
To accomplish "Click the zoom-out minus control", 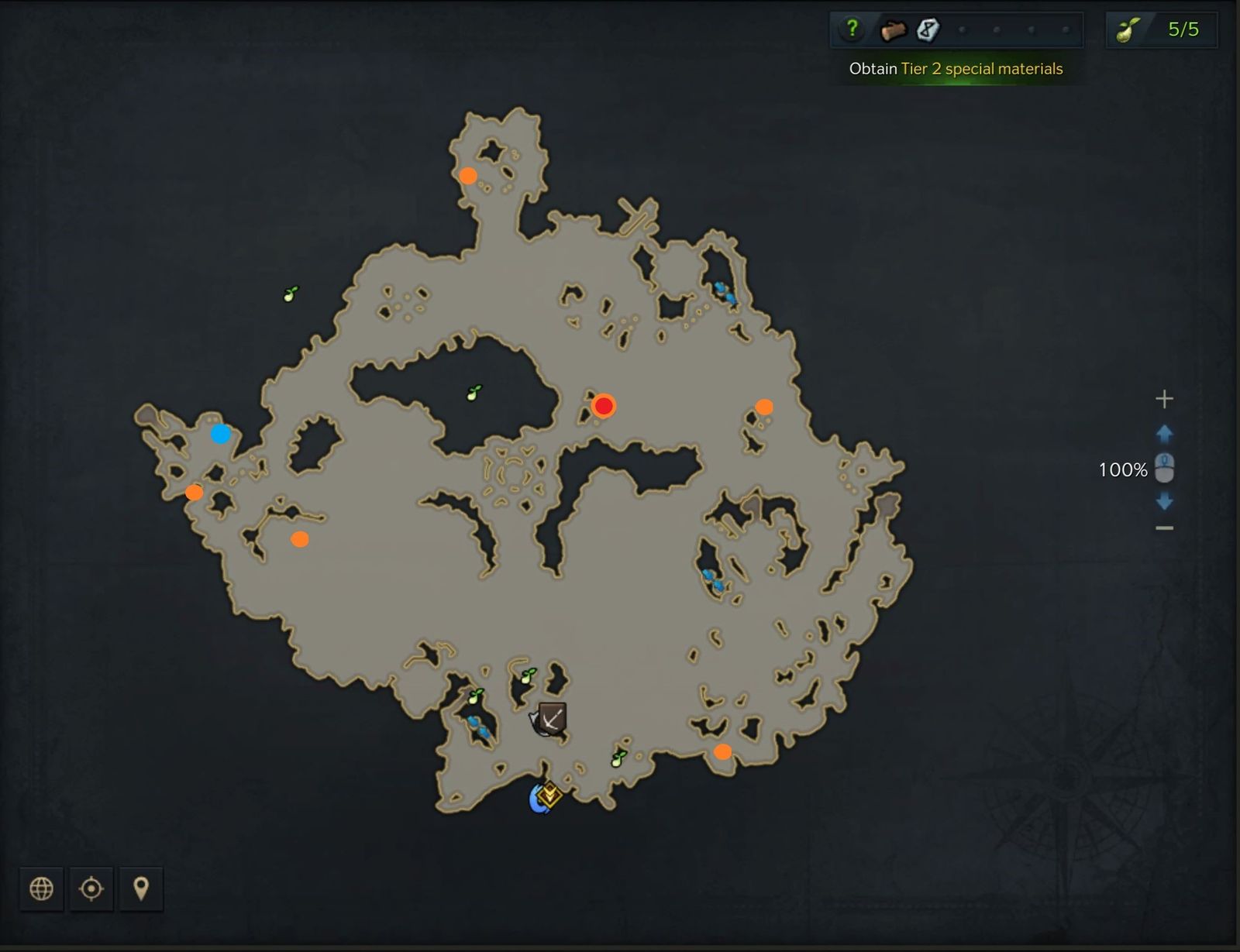I will 1164,527.
